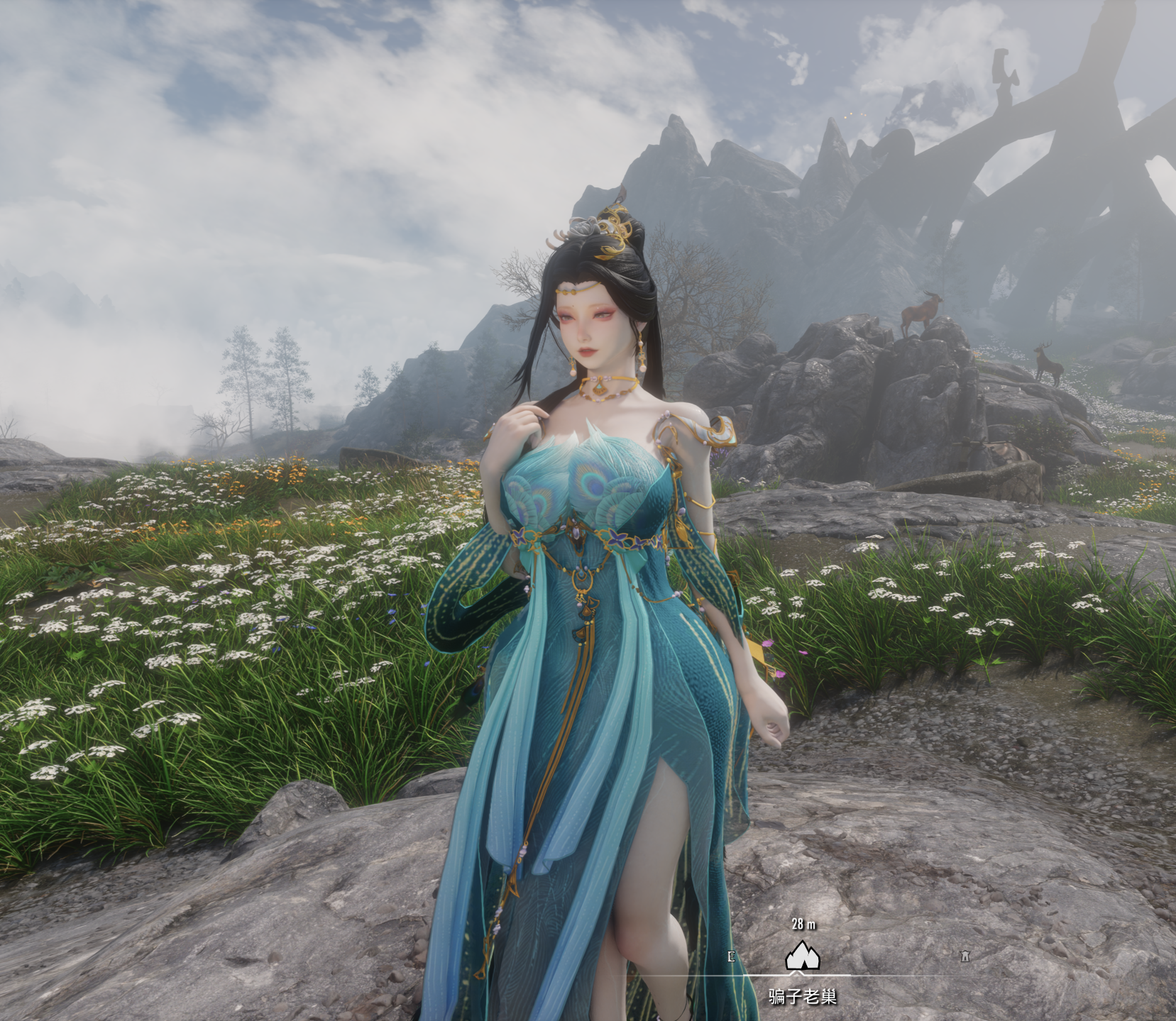Image resolution: width=1176 pixels, height=1021 pixels.
Task: Select the 骗子老巢 camp compass marker
Action: (x=803, y=957)
